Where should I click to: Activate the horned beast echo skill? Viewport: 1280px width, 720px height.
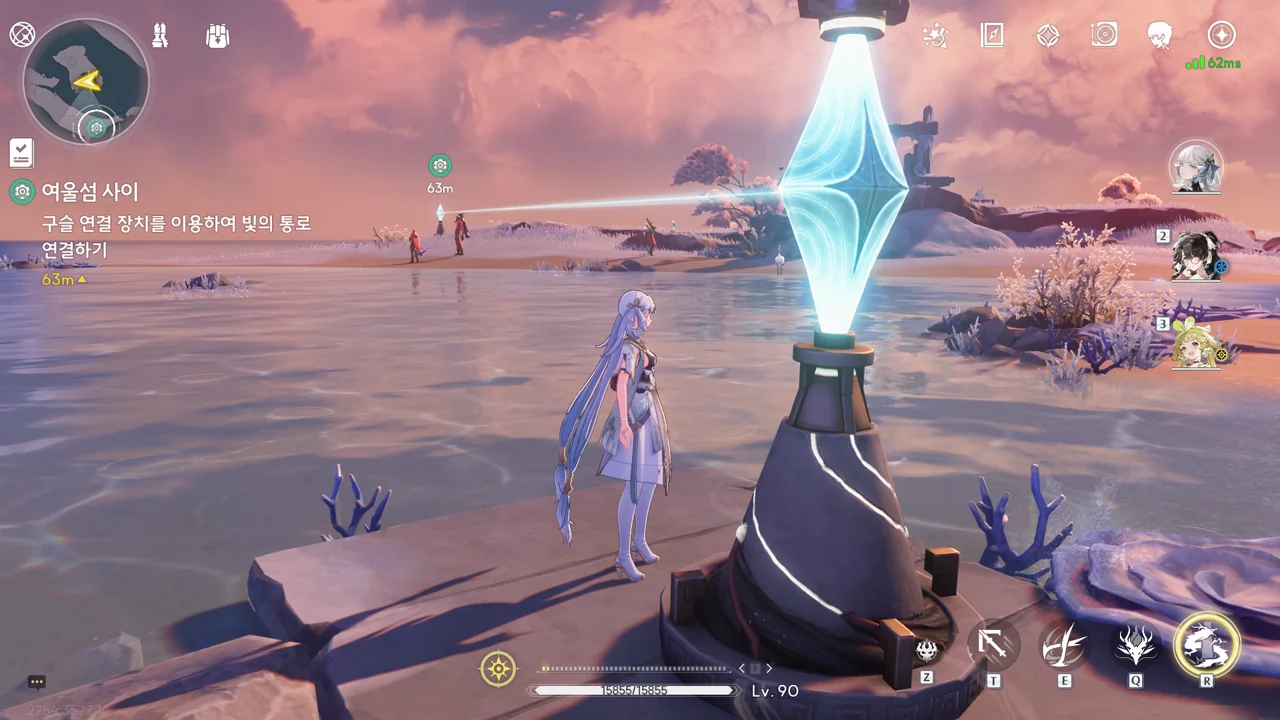[x=1136, y=646]
